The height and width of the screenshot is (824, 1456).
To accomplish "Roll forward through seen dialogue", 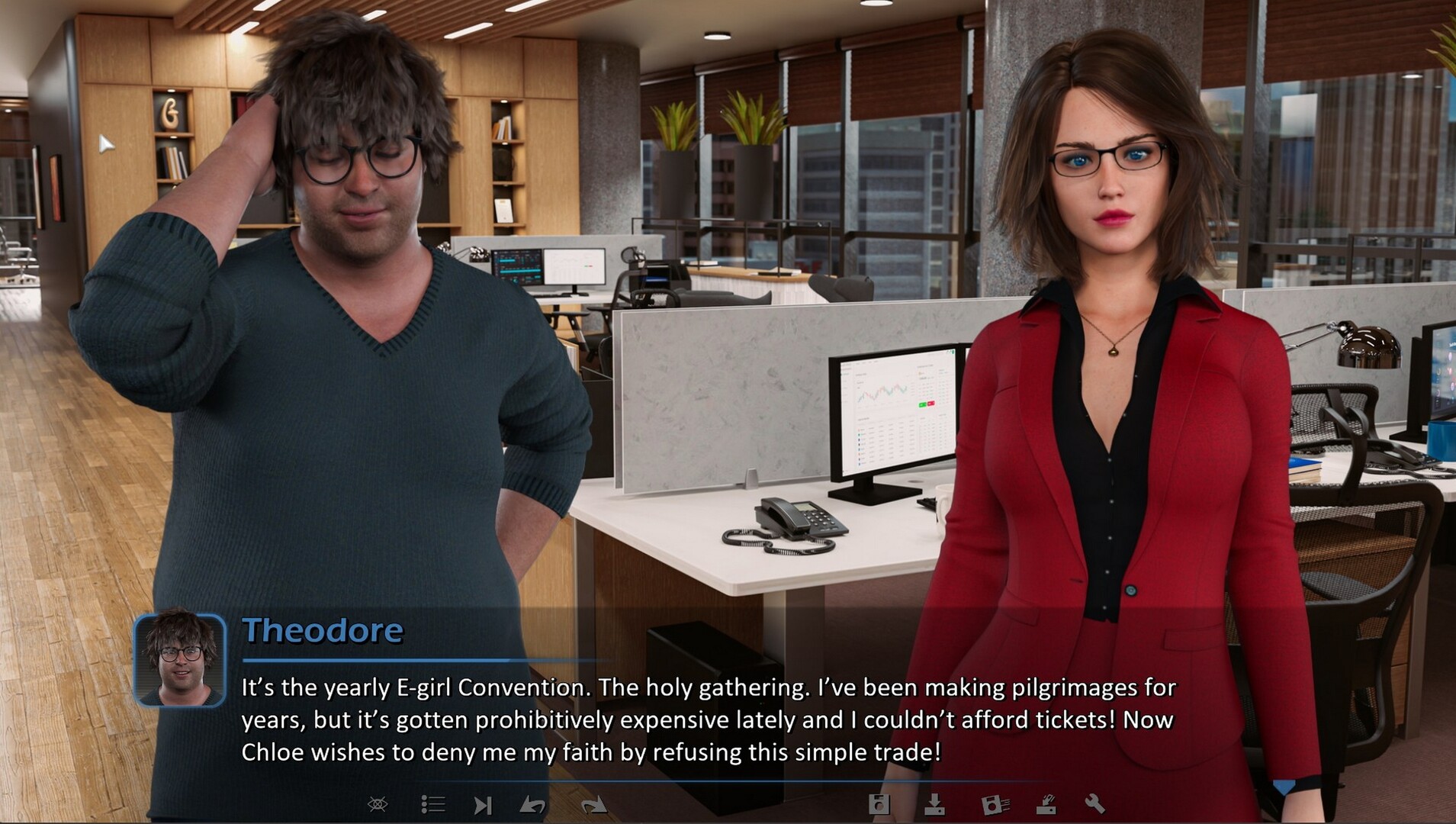I will point(593,806).
